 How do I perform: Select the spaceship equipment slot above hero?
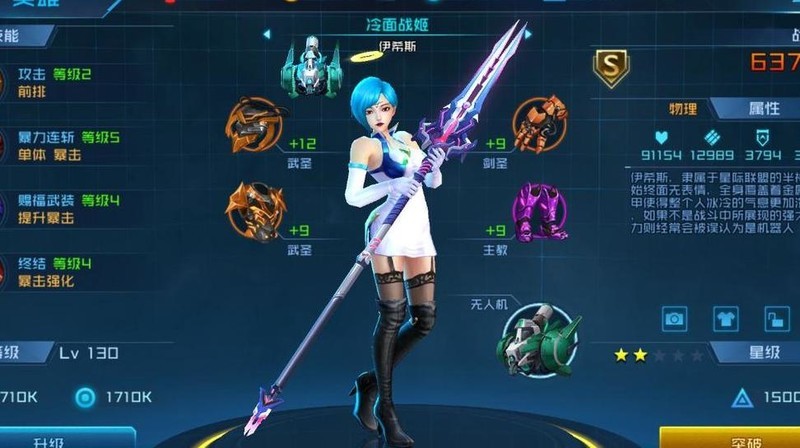(309, 67)
